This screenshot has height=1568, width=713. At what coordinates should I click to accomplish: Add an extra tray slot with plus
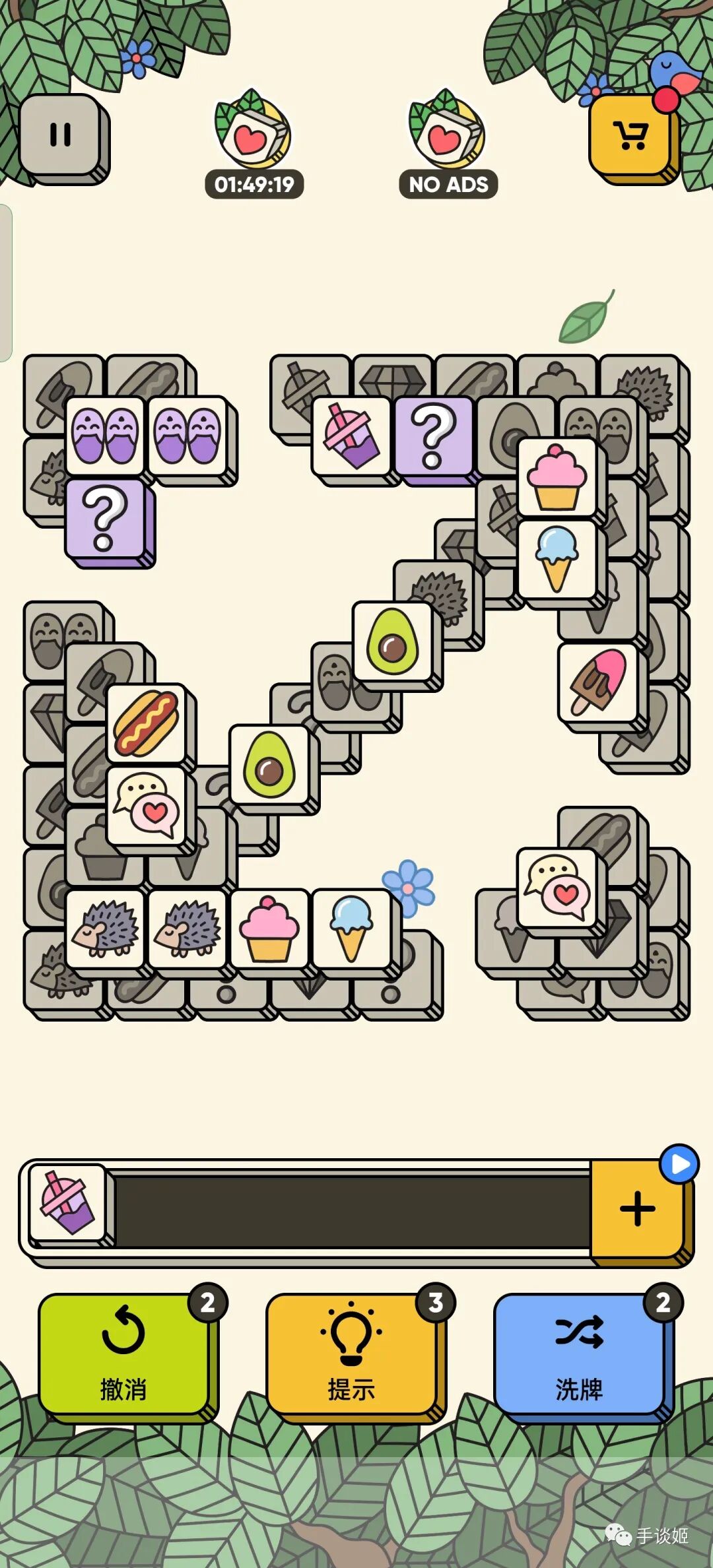[x=637, y=1209]
